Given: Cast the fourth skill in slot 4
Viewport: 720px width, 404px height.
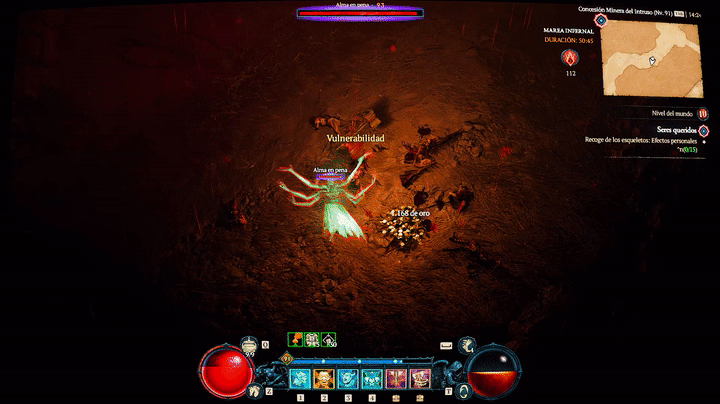Looking at the screenshot, I should 372,379.
